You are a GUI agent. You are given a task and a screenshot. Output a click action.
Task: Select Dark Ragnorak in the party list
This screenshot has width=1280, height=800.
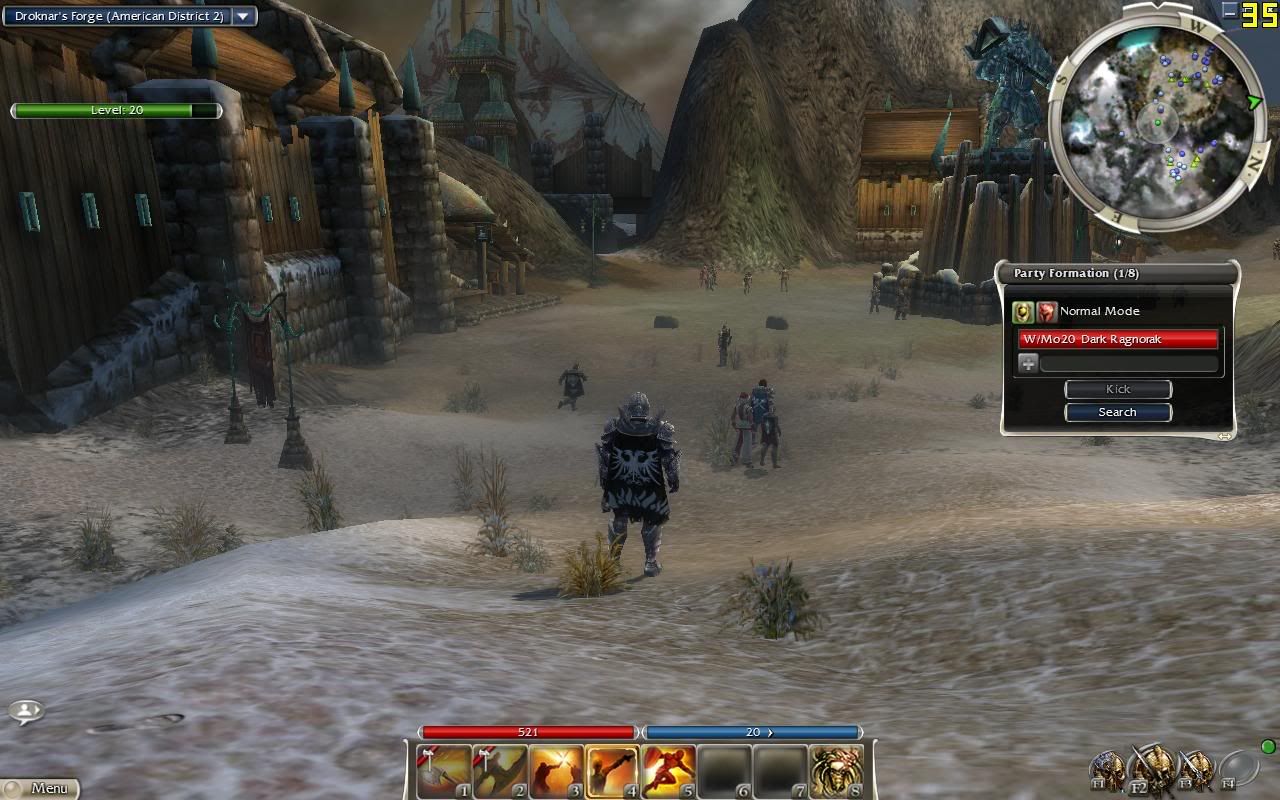coord(1118,339)
